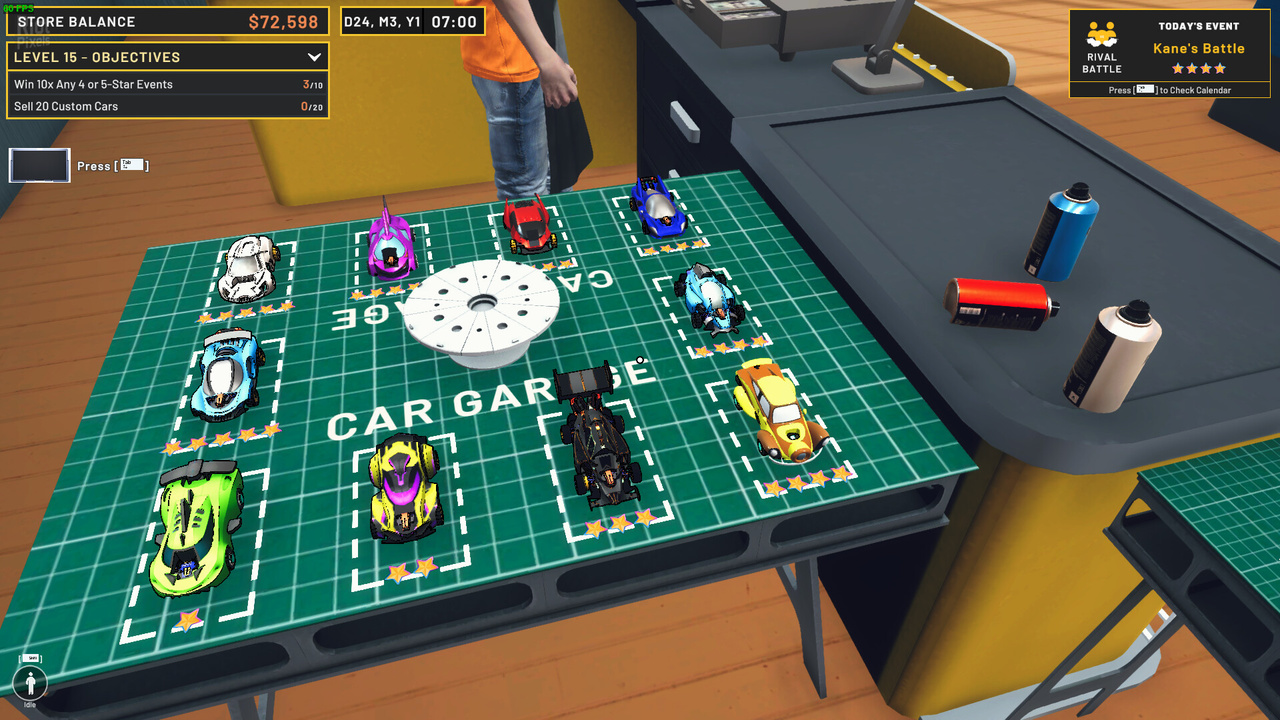Image resolution: width=1280 pixels, height=720 pixels.
Task: Select the Sell 20 Custom Cars objective
Action: [x=167, y=107]
